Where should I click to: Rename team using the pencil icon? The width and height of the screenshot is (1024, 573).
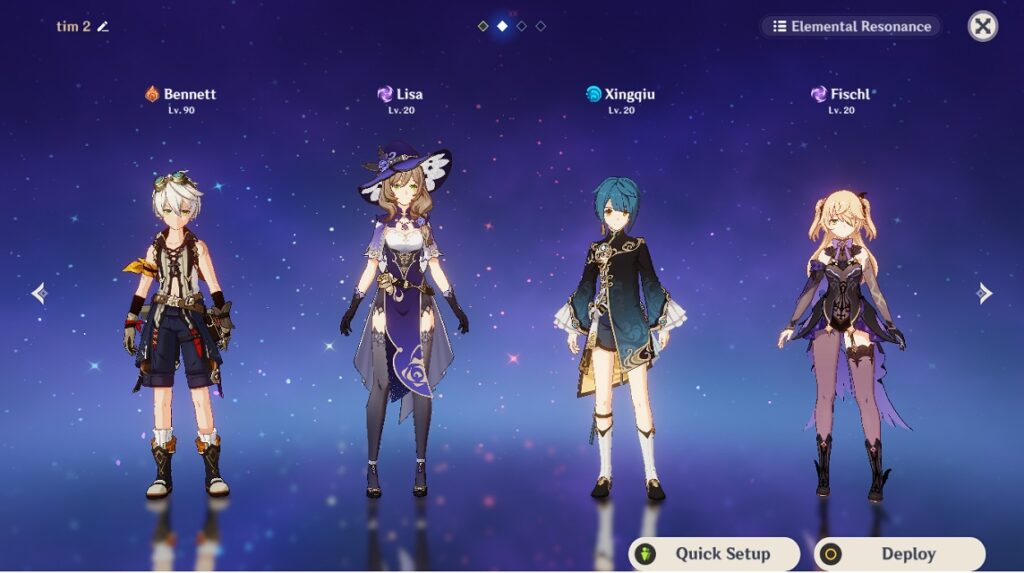[x=103, y=27]
